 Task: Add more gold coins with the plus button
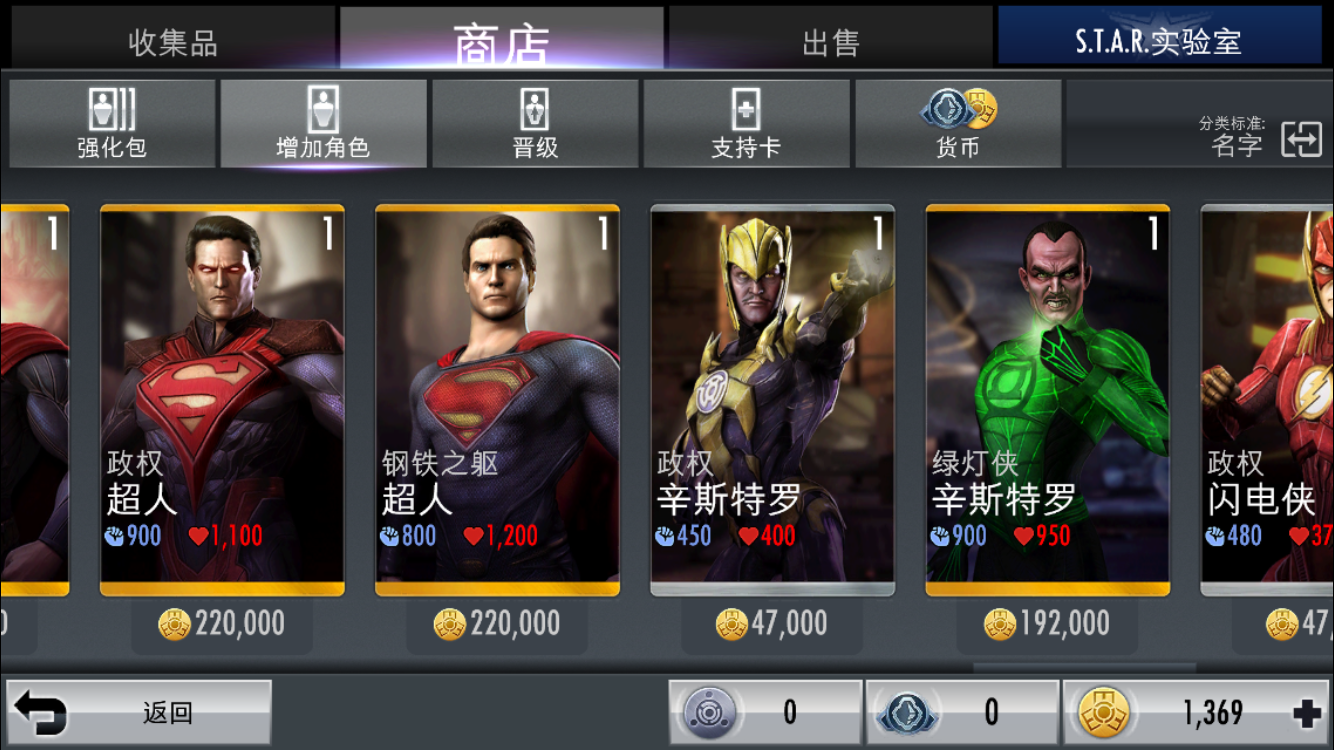[x=1306, y=713]
